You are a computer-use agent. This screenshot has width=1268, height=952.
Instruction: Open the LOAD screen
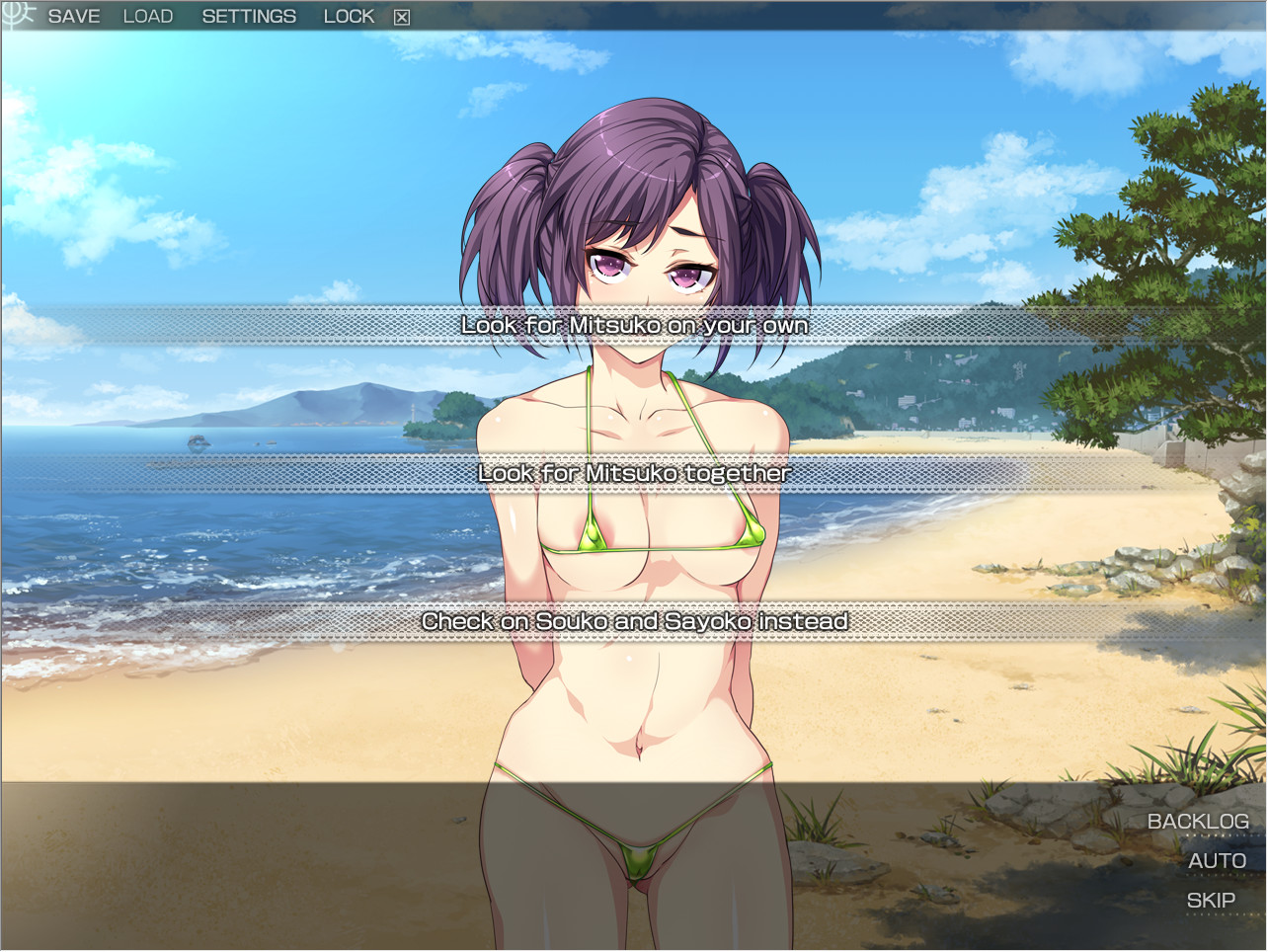147,16
